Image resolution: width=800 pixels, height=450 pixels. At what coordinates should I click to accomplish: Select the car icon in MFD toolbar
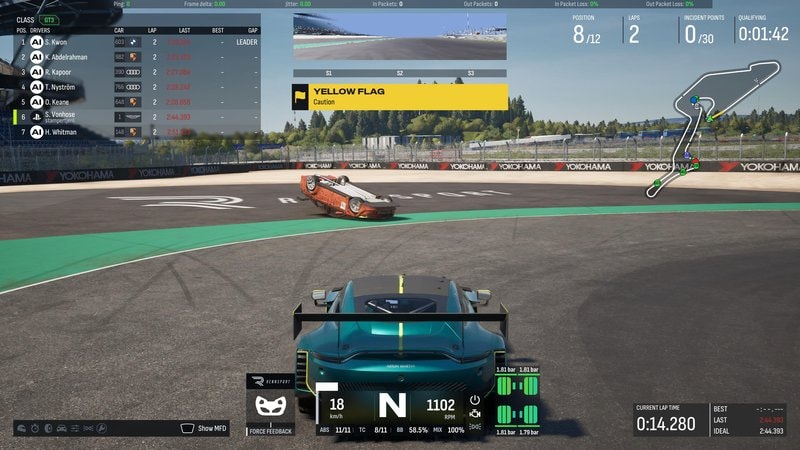(x=62, y=428)
